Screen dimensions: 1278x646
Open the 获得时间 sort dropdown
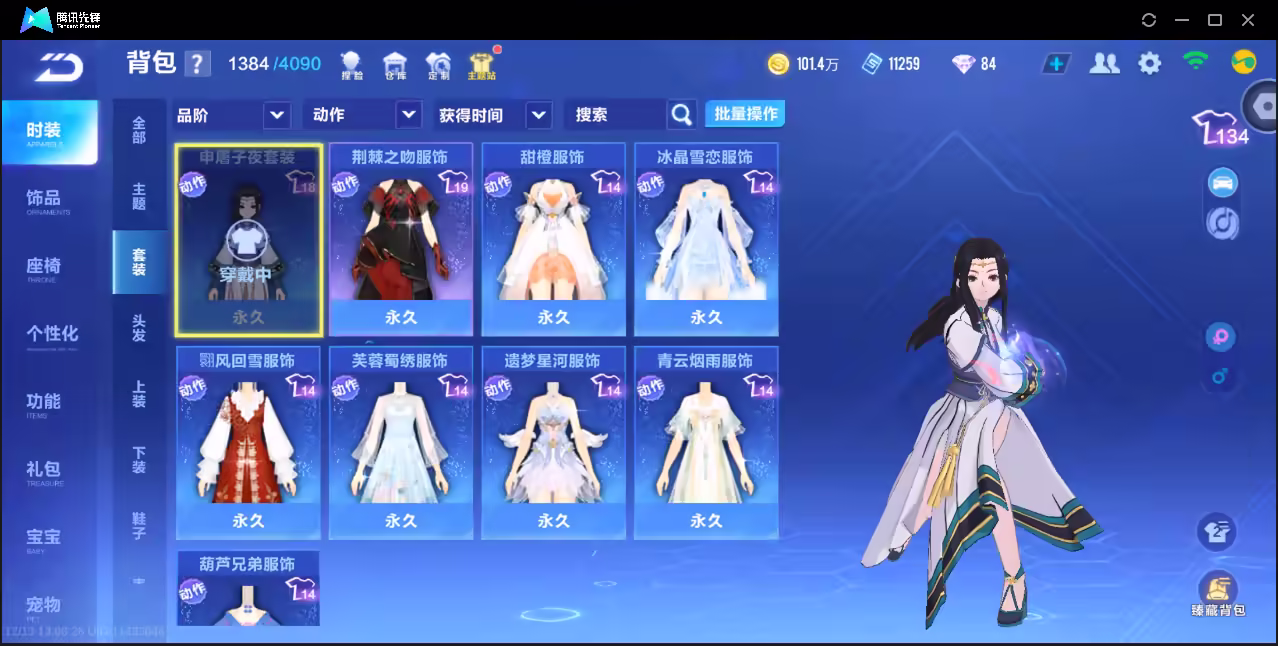coord(539,115)
